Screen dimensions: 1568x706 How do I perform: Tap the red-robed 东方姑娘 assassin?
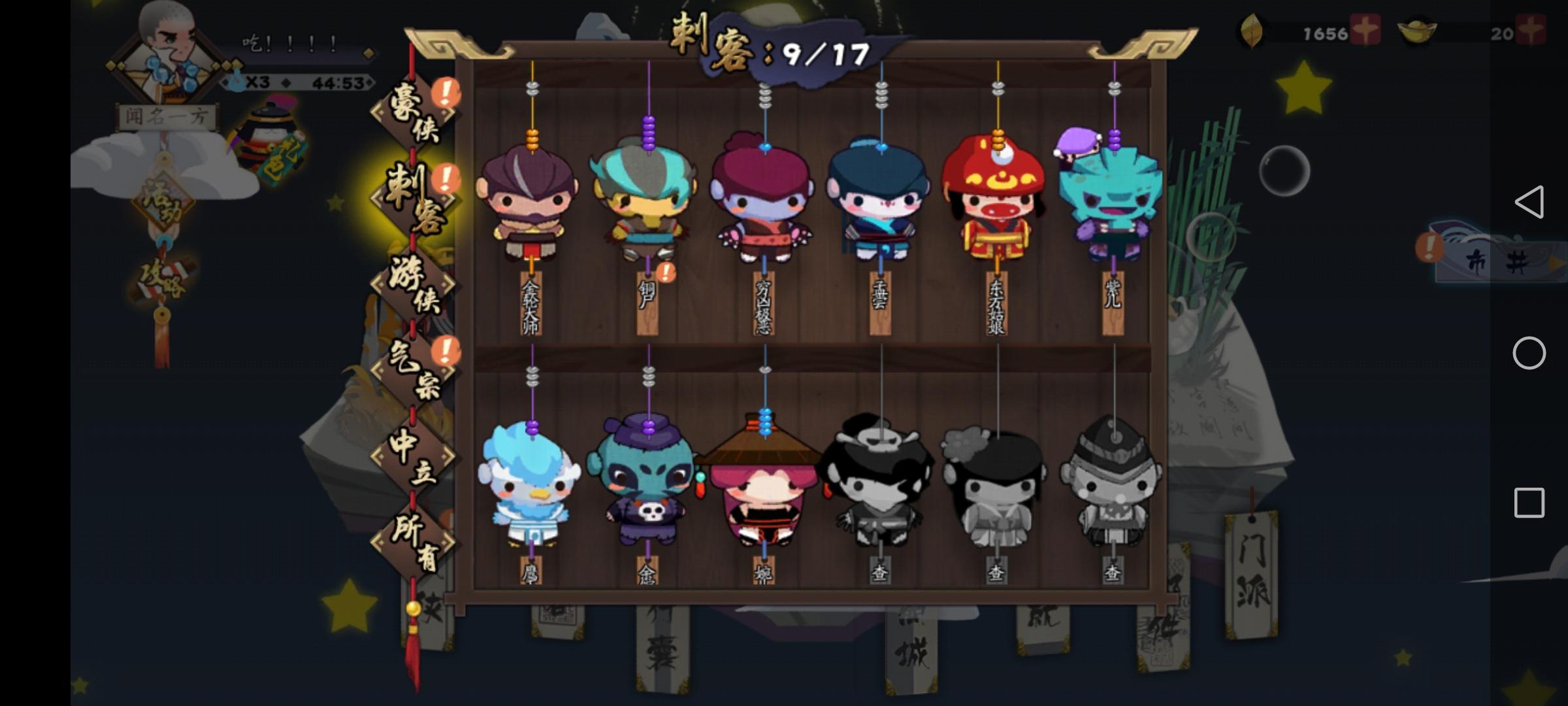[996, 203]
